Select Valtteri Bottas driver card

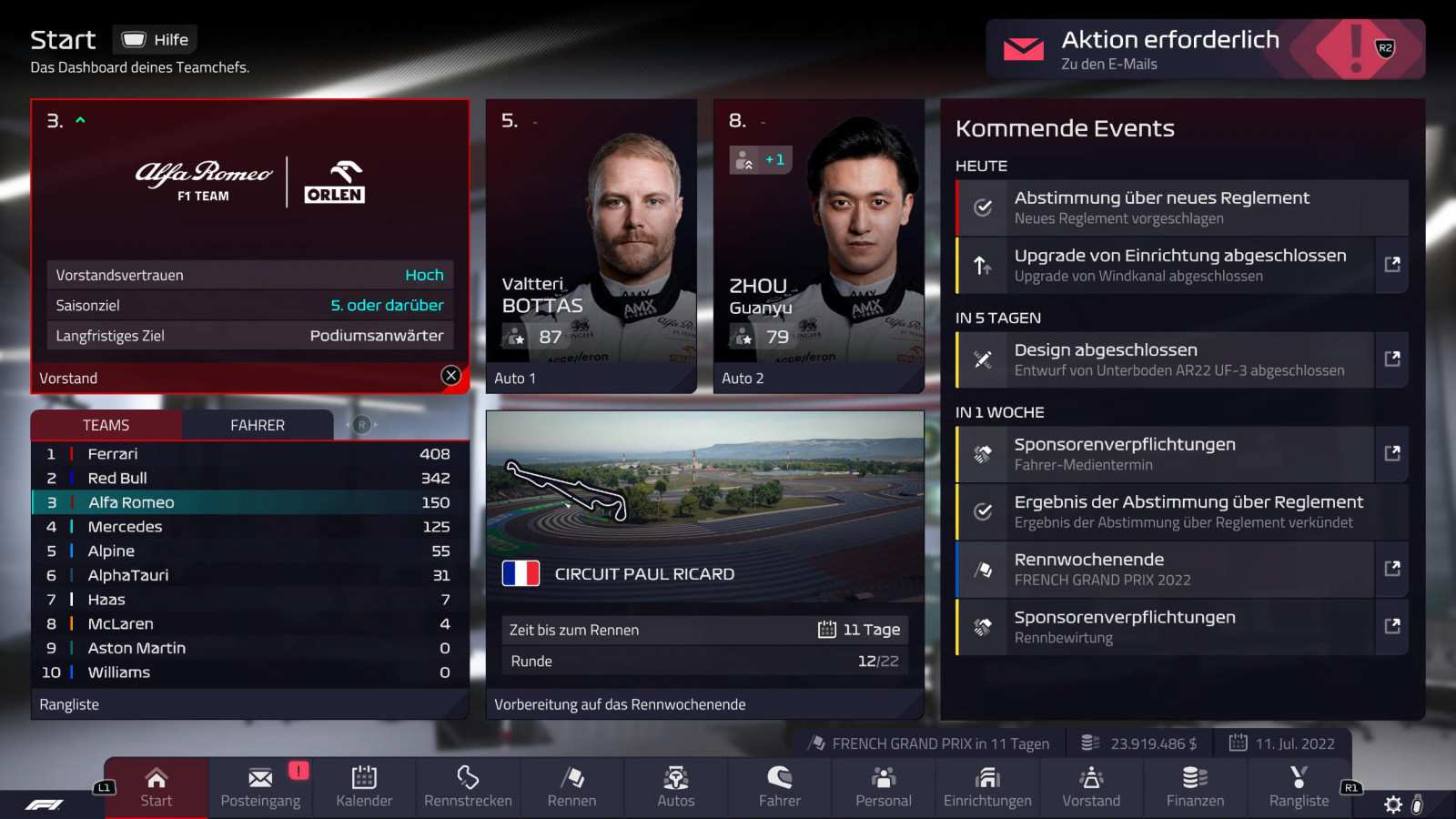pyautogui.click(x=591, y=246)
